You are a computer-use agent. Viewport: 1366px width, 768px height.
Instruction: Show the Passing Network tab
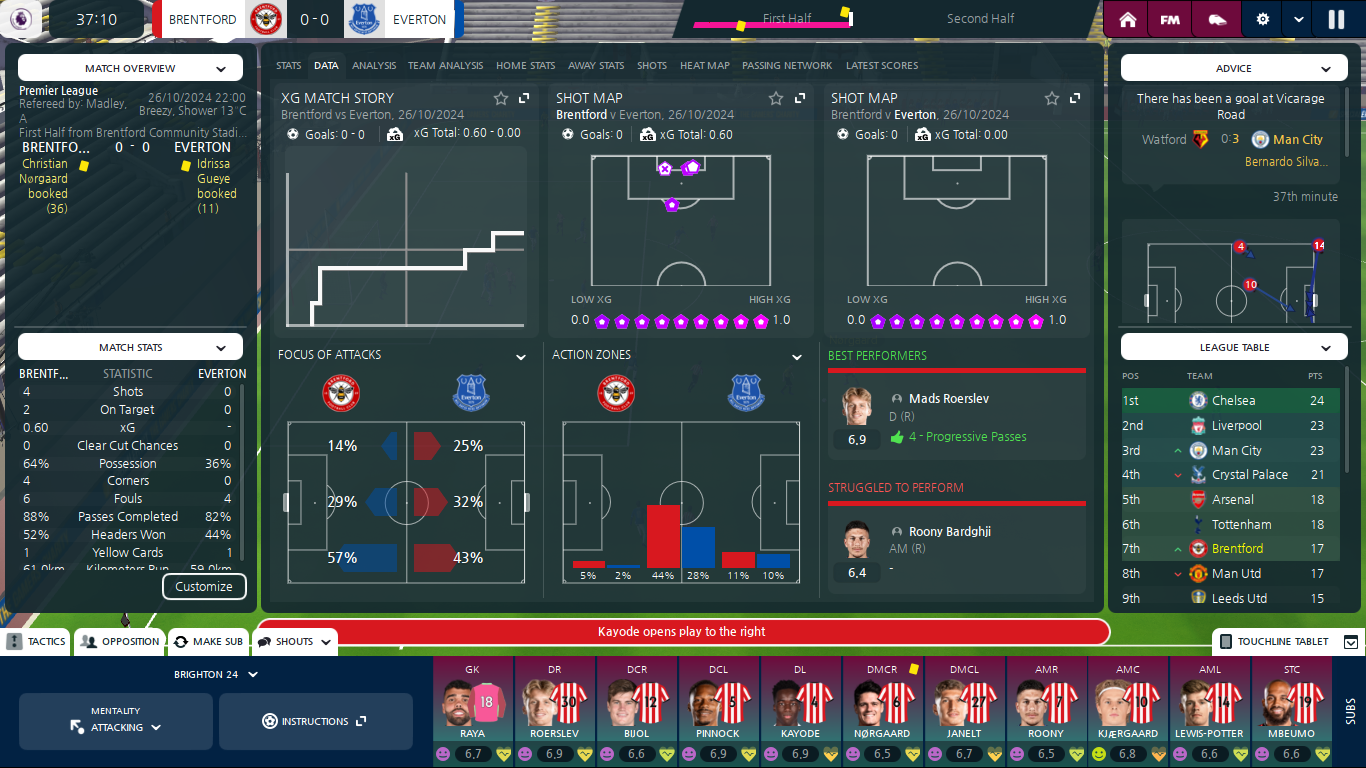coord(787,66)
